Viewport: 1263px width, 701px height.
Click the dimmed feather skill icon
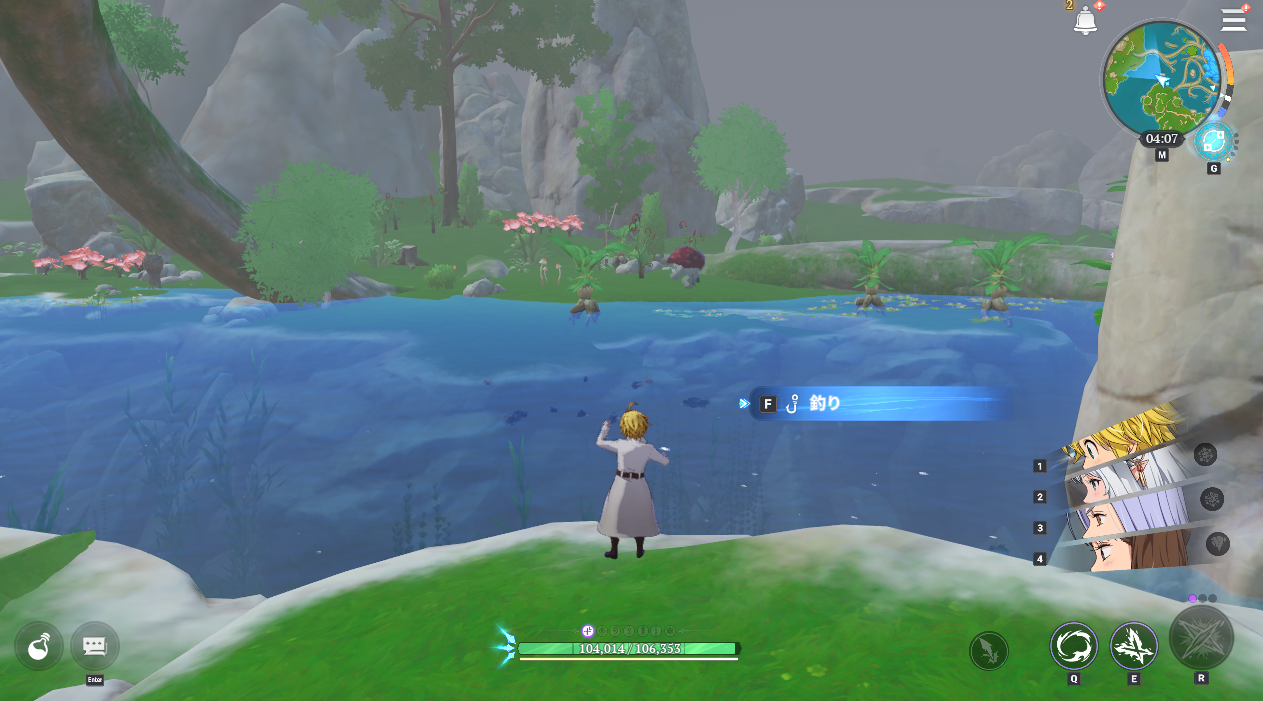988,651
